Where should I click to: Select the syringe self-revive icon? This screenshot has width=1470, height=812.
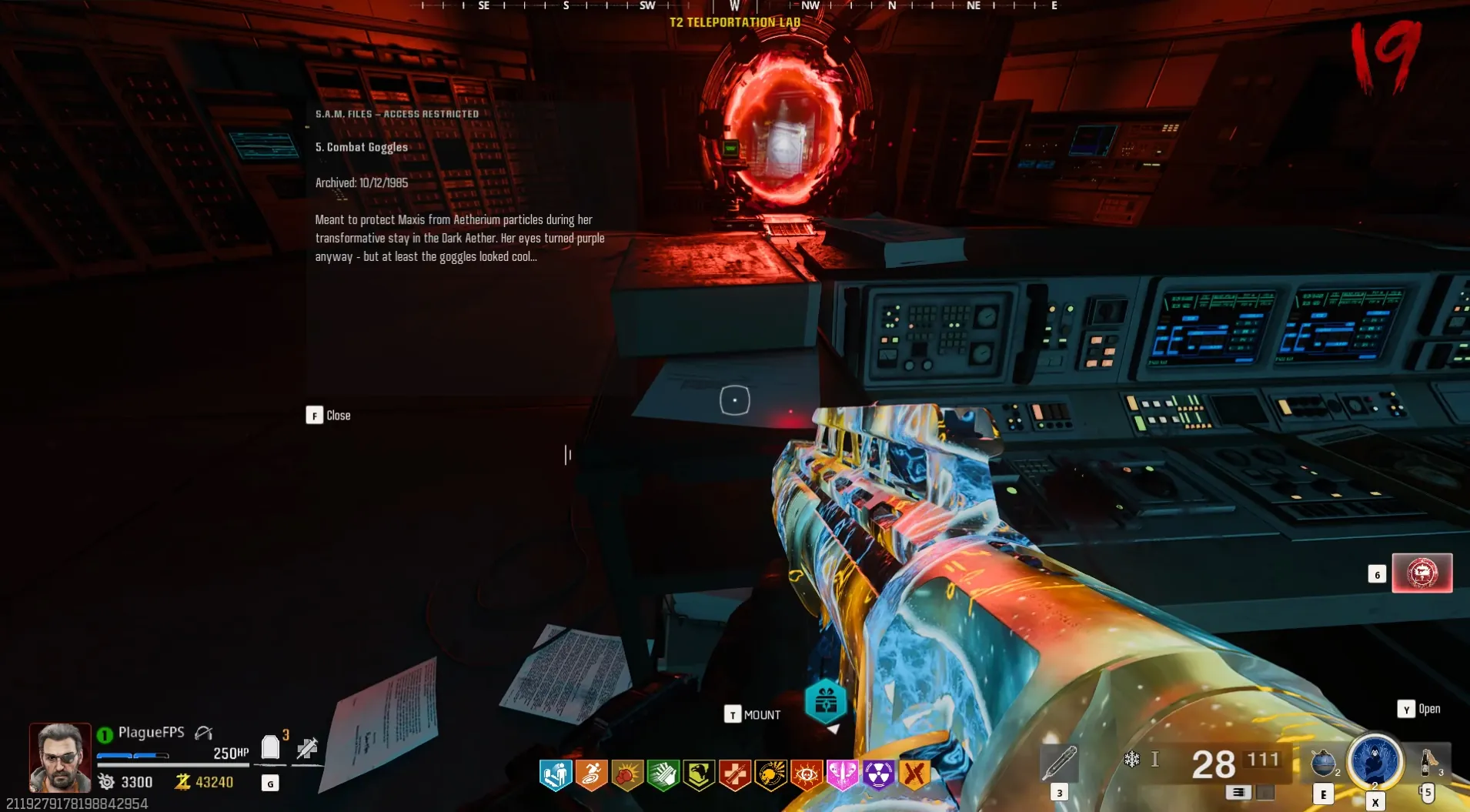click(307, 747)
